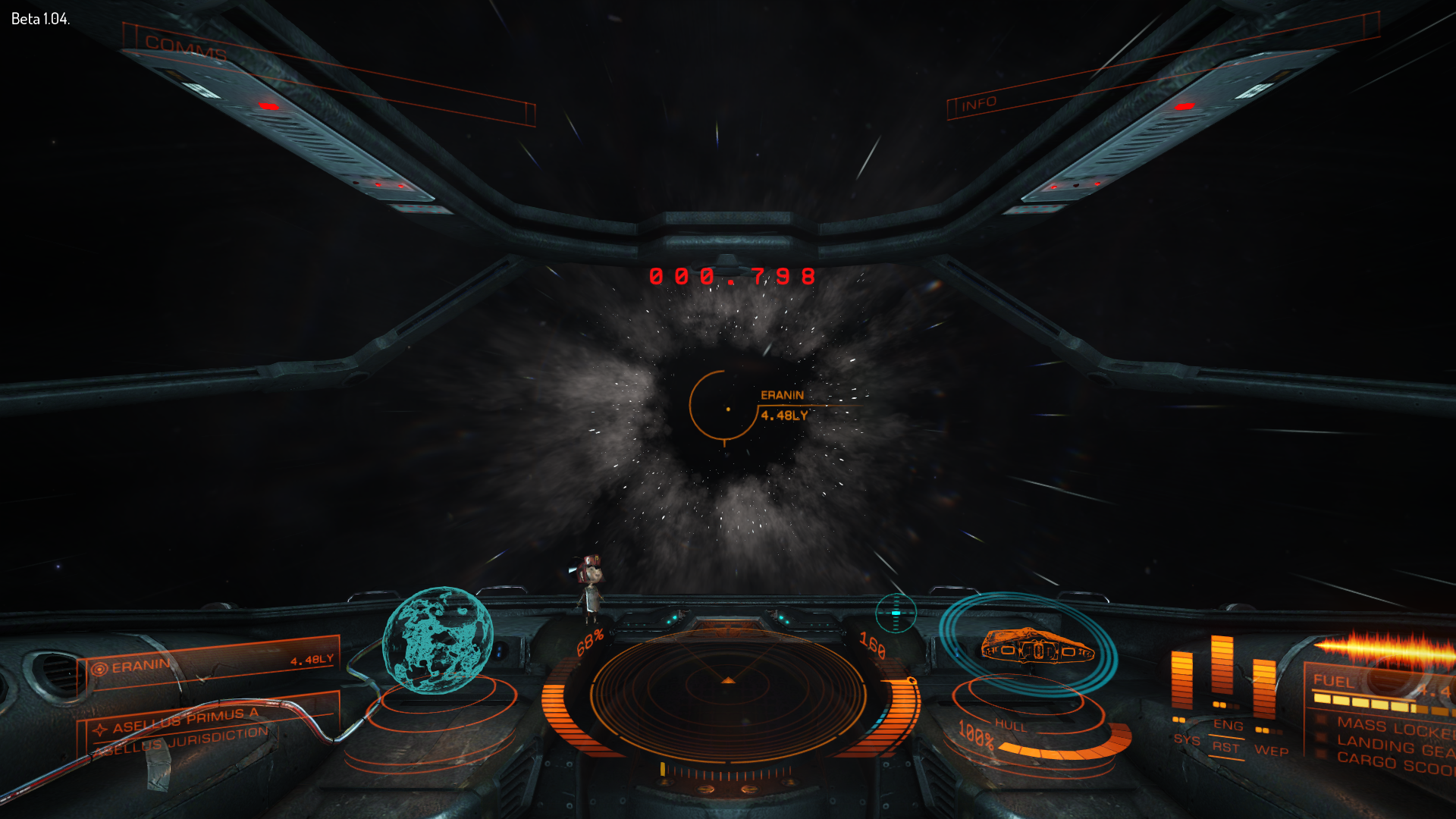Select the orange ship hologram

click(1036, 646)
